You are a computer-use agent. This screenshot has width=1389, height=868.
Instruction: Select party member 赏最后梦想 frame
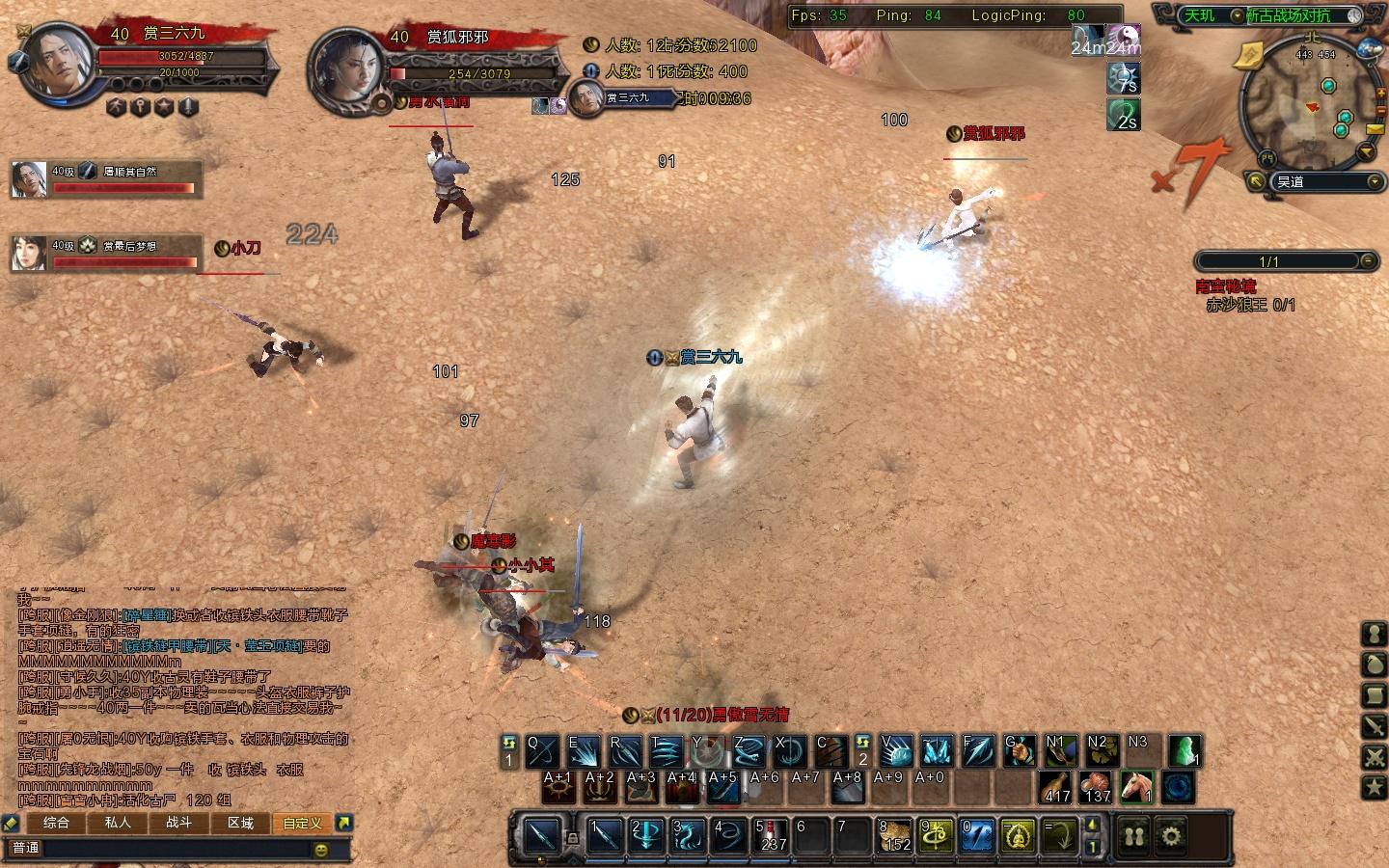point(106,253)
